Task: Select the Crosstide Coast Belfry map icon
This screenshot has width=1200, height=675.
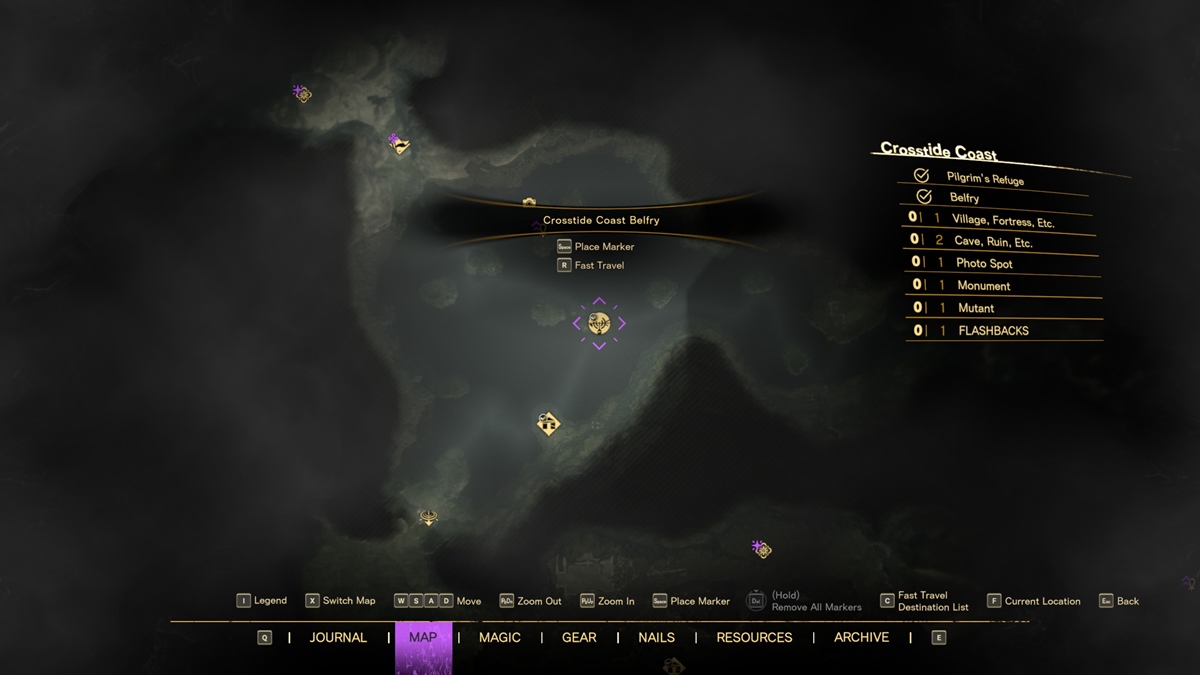Action: 599,323
